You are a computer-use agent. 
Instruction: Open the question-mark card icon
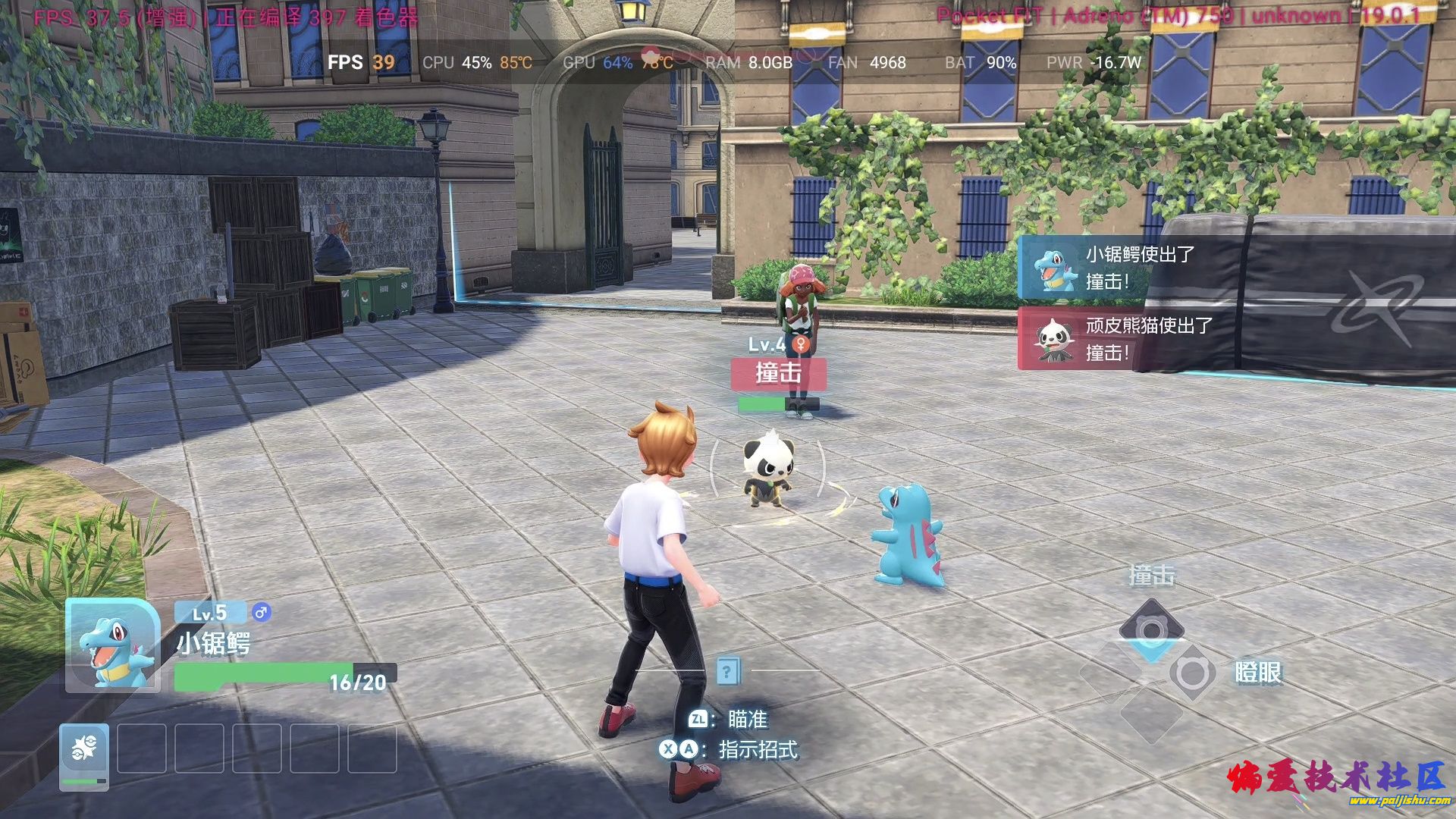pyautogui.click(x=727, y=671)
